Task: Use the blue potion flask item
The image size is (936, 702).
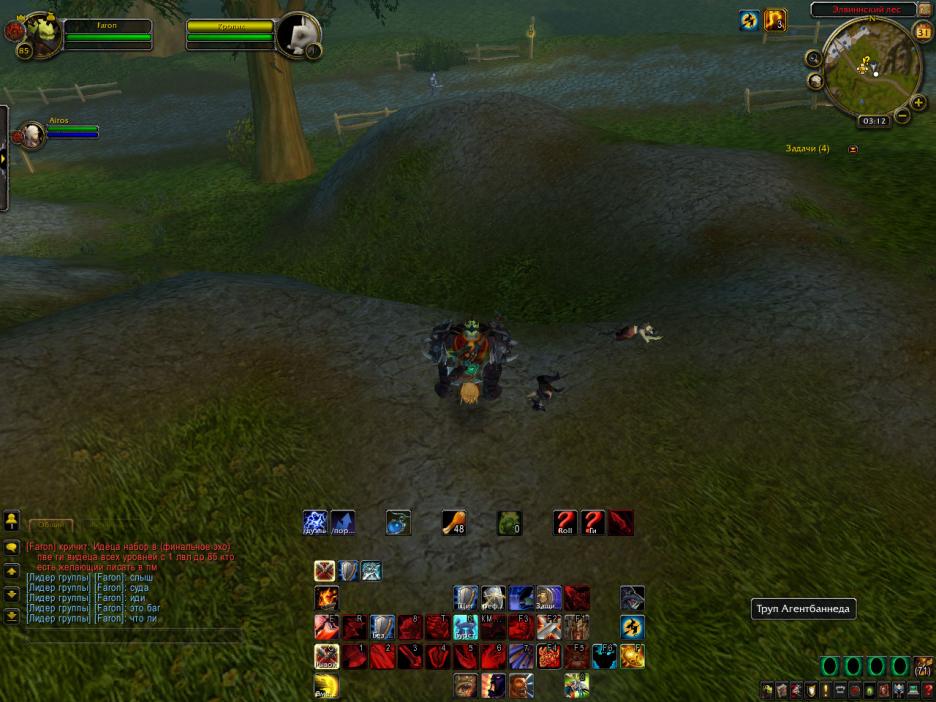Action: point(398,522)
